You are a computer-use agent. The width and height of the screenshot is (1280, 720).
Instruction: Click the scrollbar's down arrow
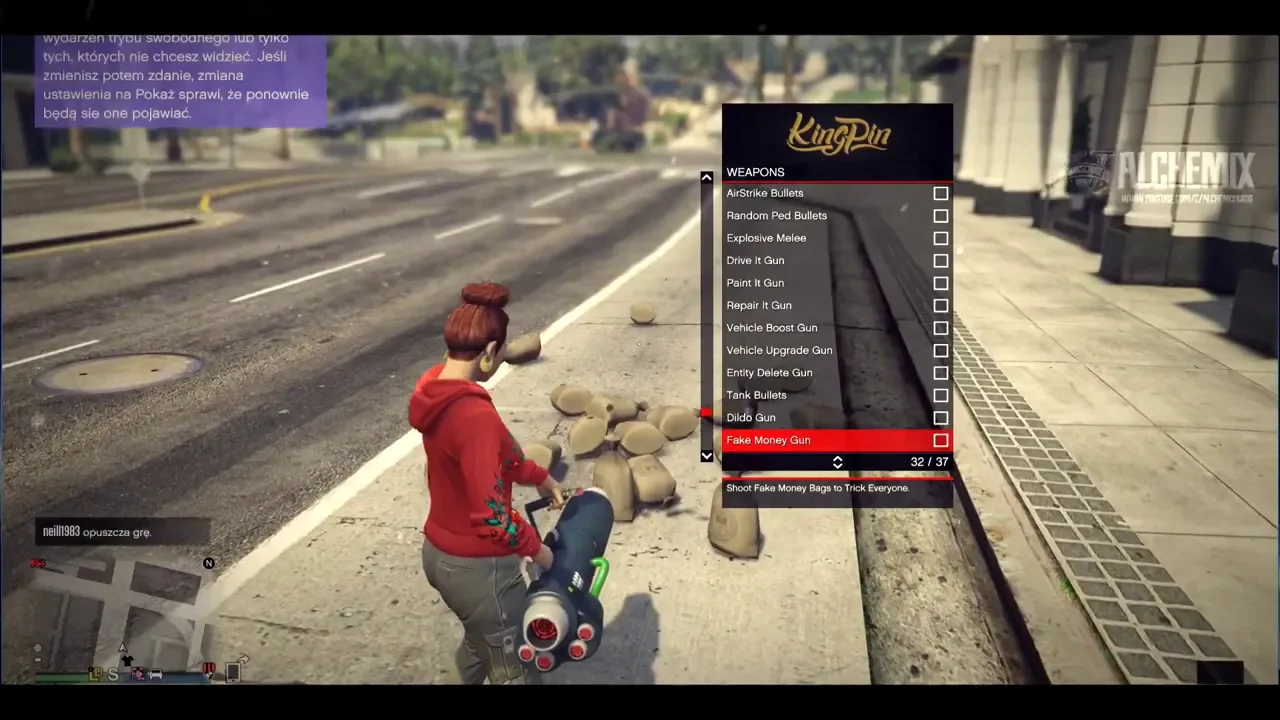pyautogui.click(x=707, y=456)
